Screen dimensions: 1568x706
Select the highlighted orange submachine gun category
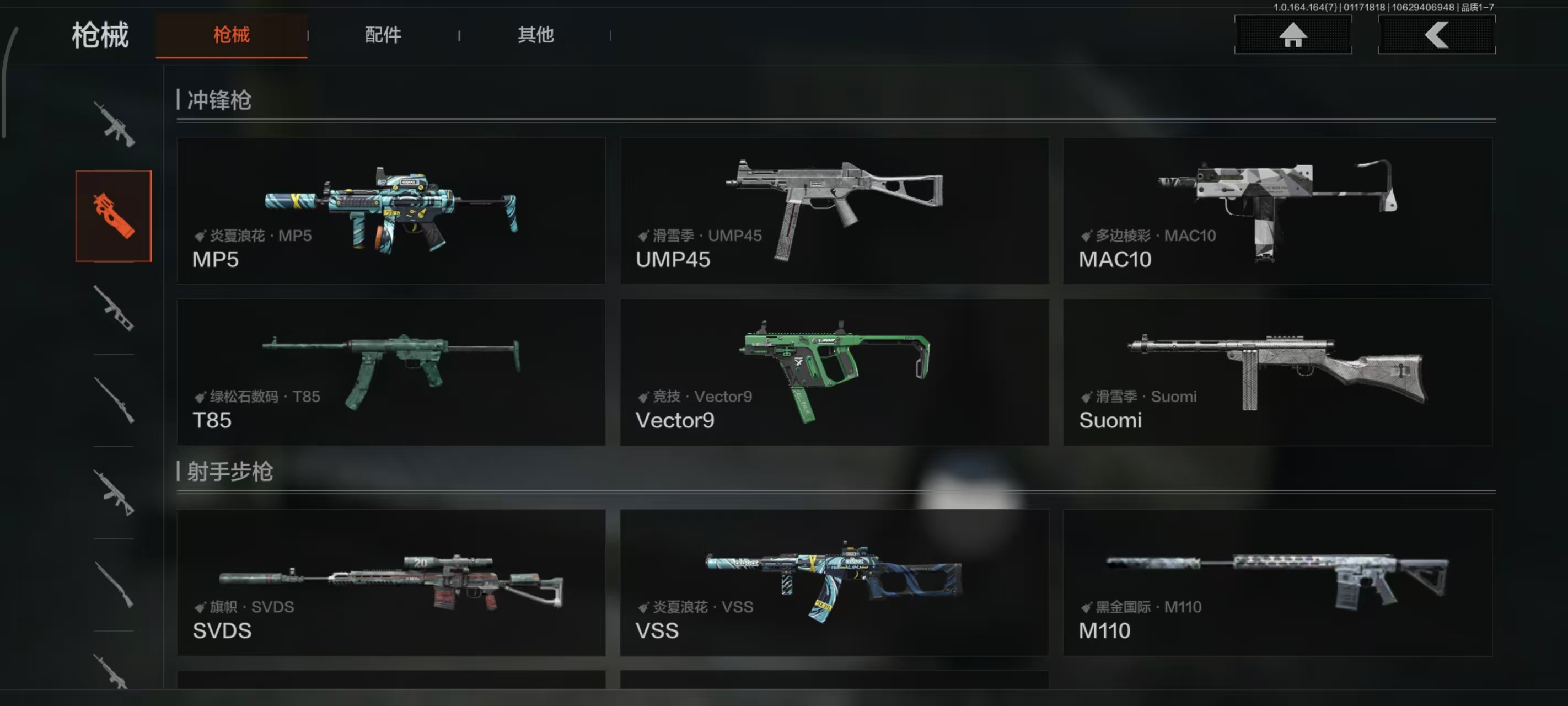113,216
